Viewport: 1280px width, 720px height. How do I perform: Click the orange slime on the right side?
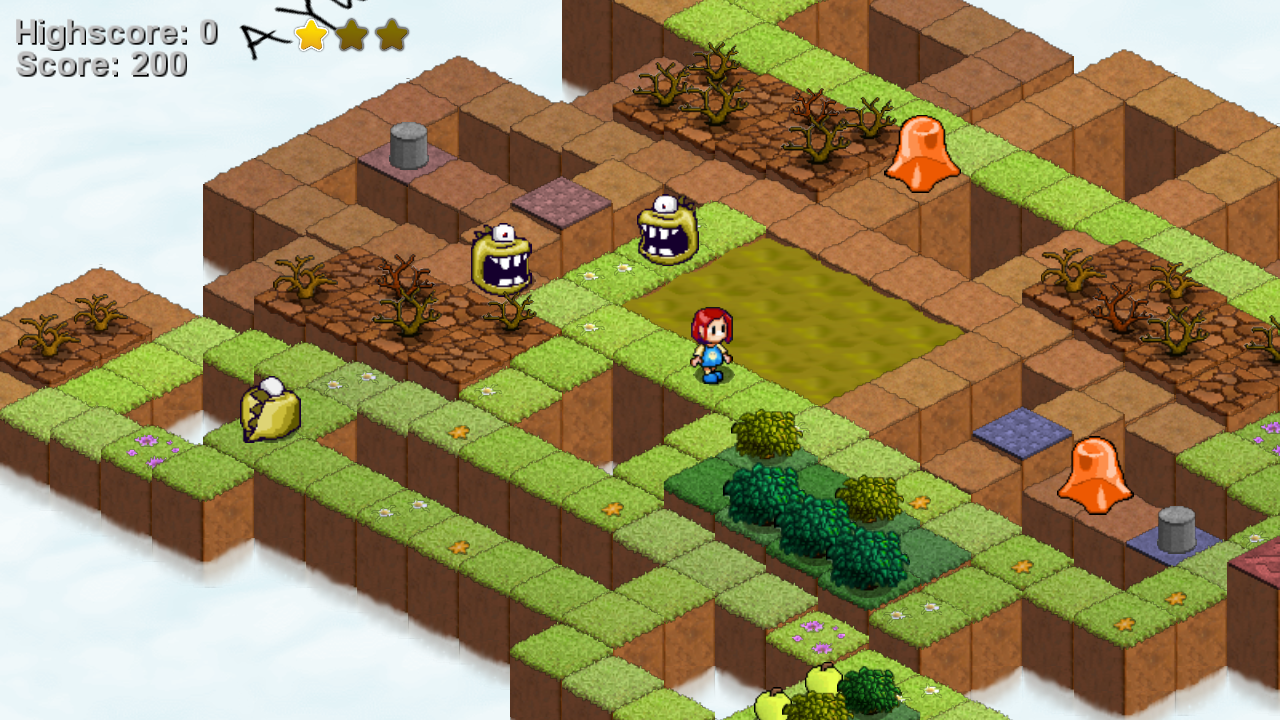[1095, 475]
